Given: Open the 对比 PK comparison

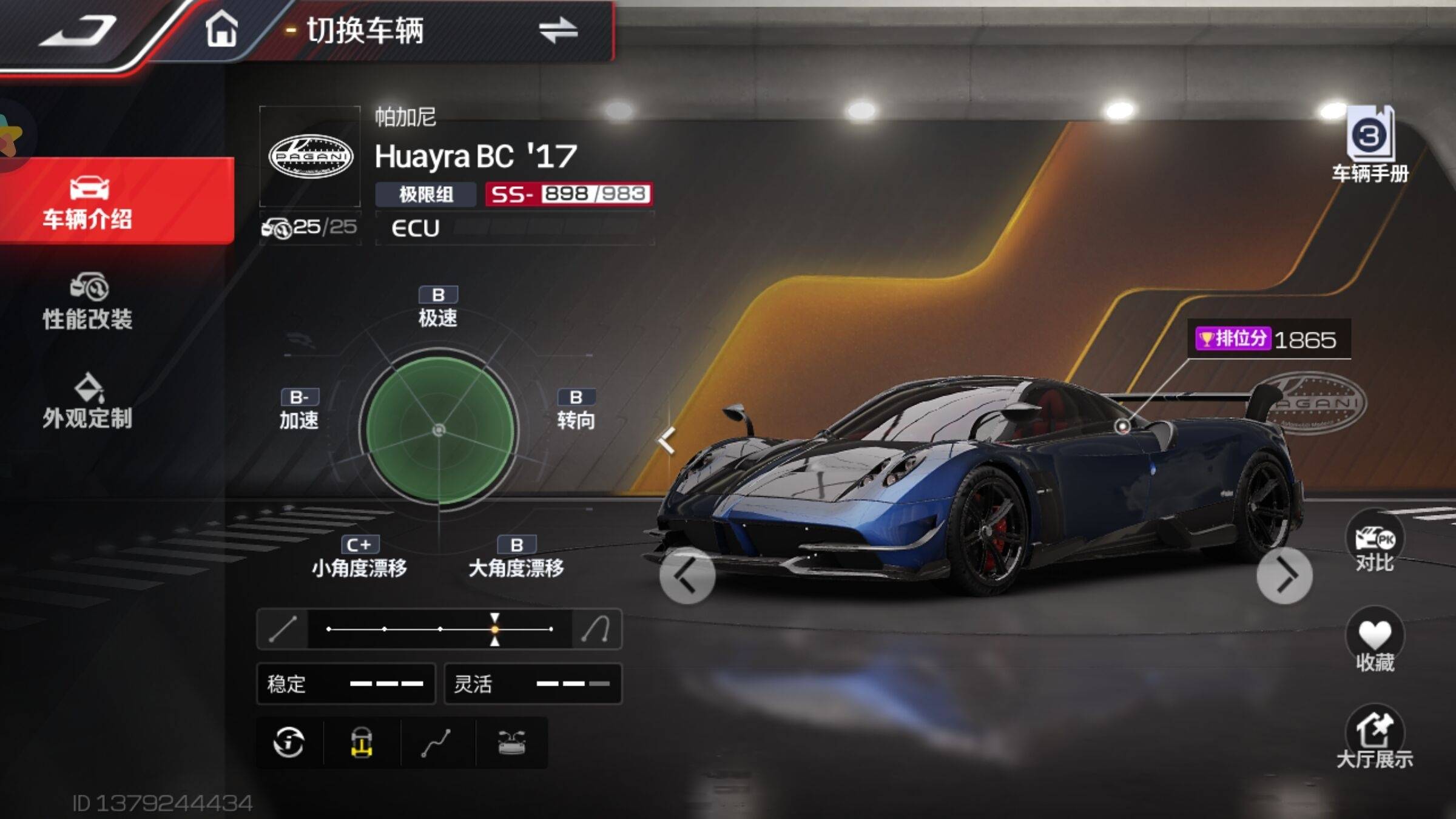Looking at the screenshot, I should tap(1374, 542).
